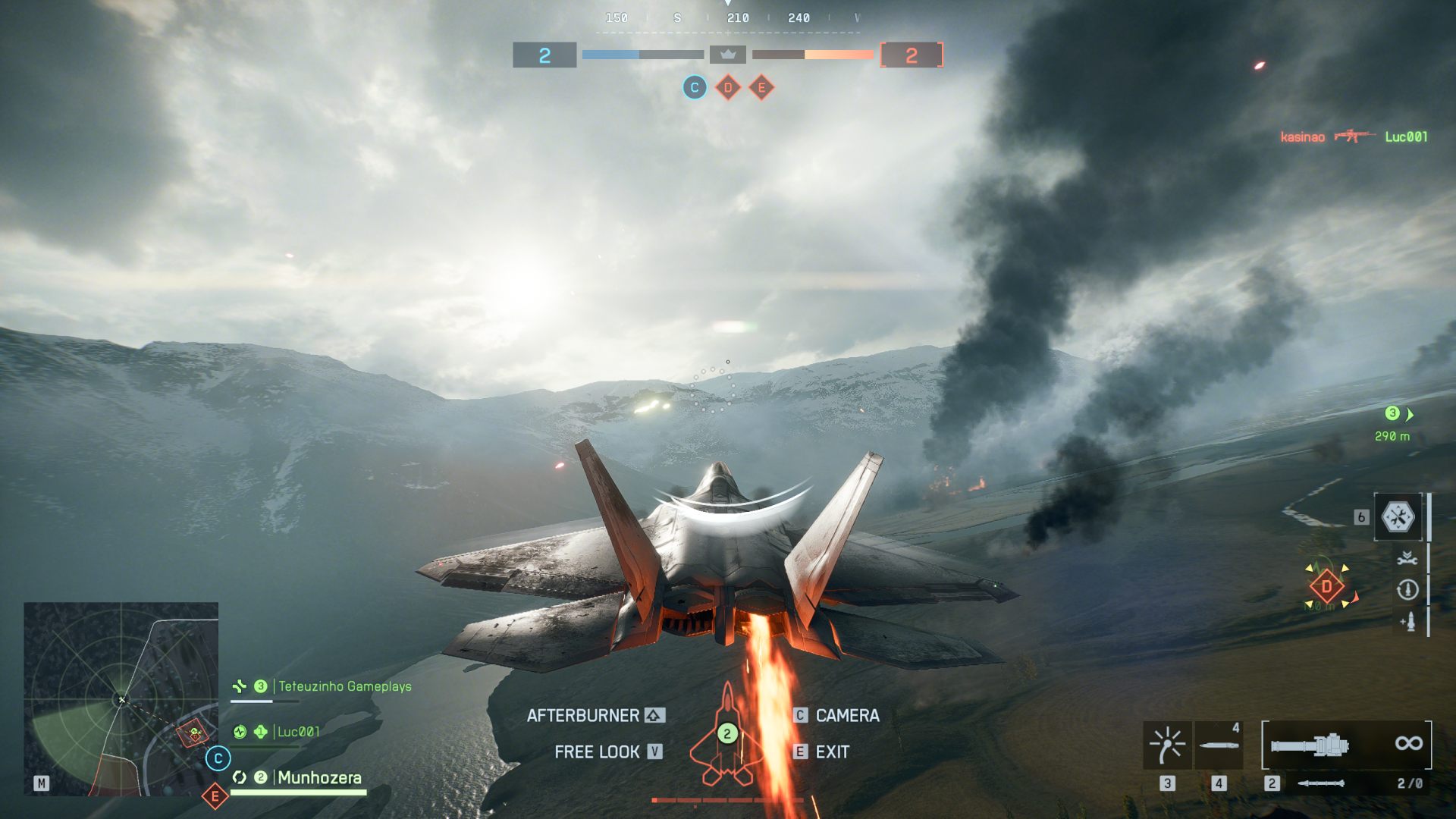Click the EXIT option
This screenshot has width=1456, height=819.
[831, 752]
